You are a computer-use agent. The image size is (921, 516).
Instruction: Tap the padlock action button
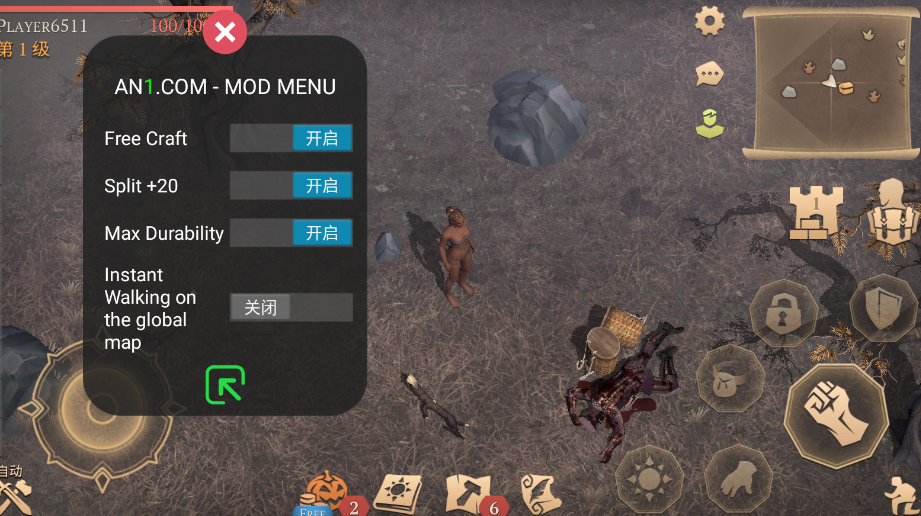(782, 315)
